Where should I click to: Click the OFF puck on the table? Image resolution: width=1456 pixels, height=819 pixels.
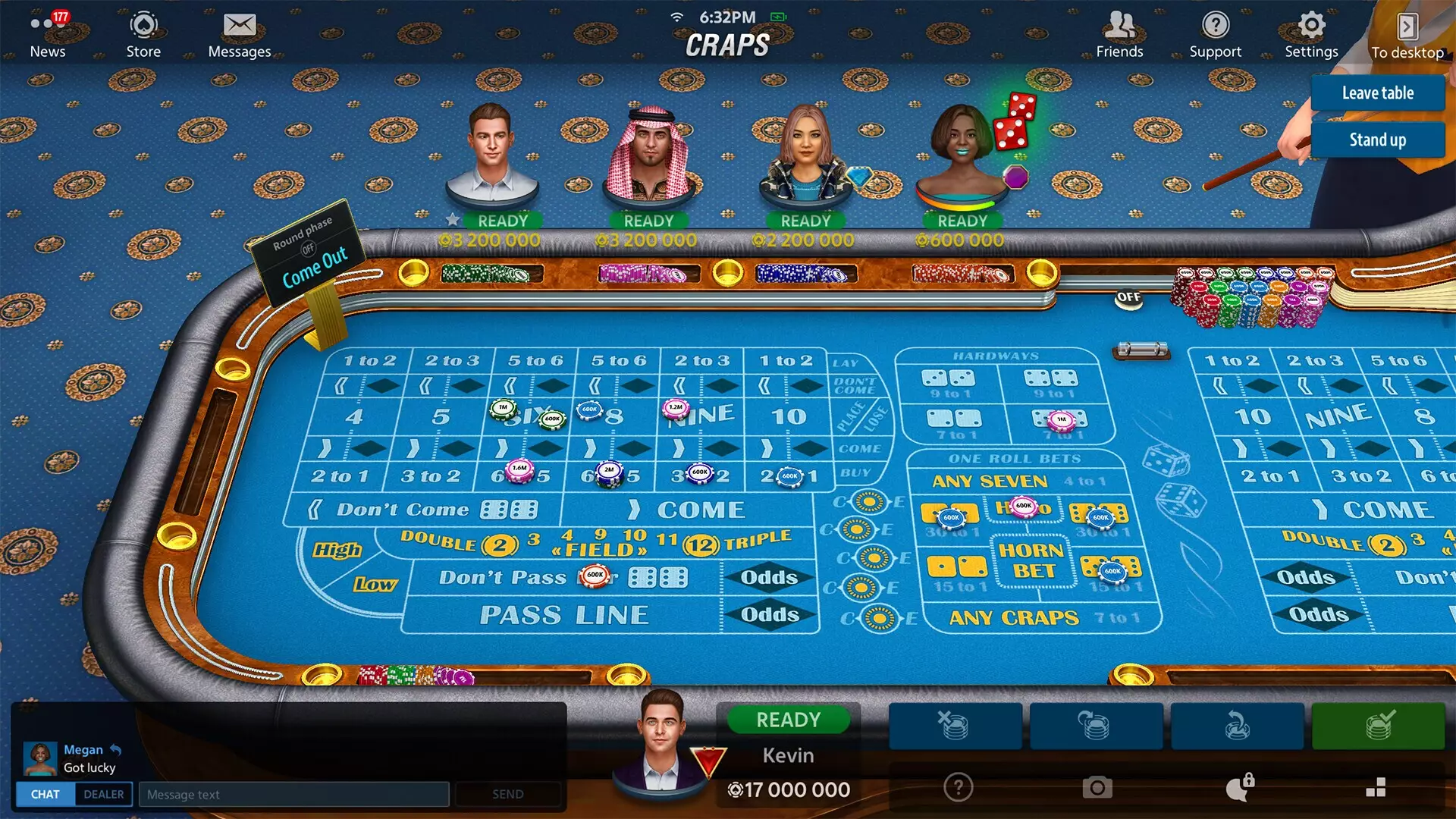(x=1127, y=299)
